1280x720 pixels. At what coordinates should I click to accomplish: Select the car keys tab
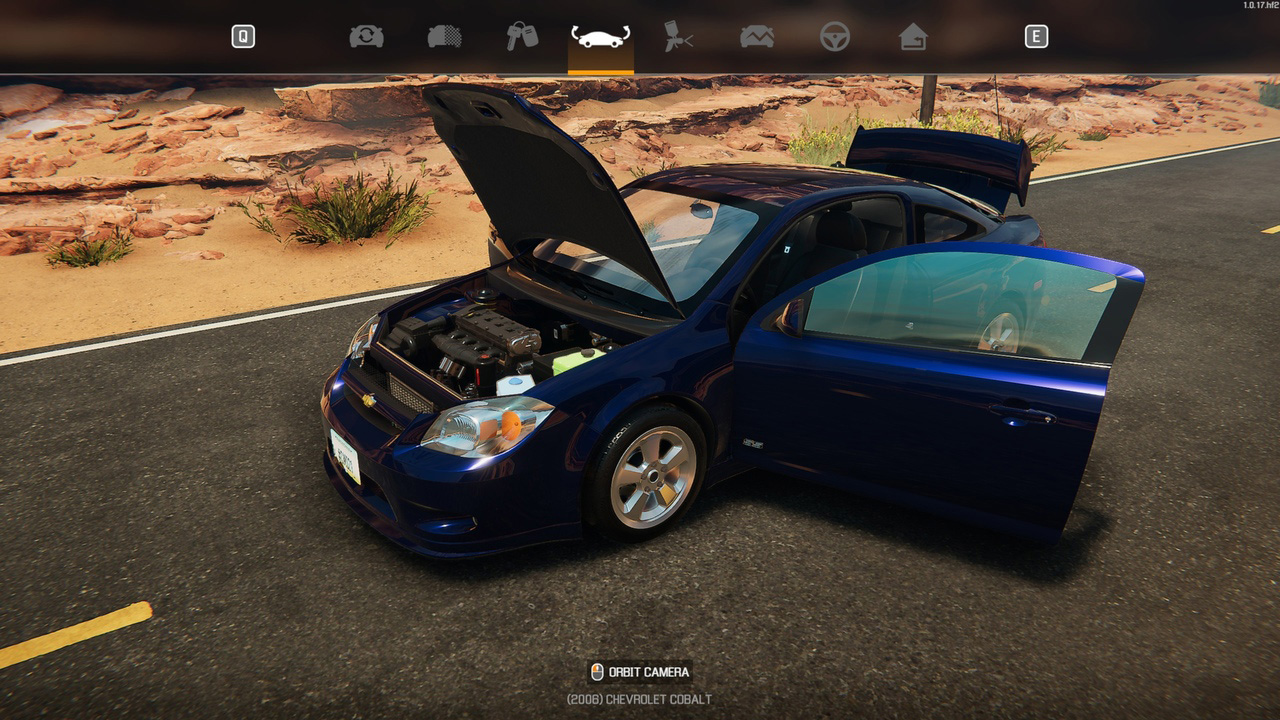[x=521, y=37]
